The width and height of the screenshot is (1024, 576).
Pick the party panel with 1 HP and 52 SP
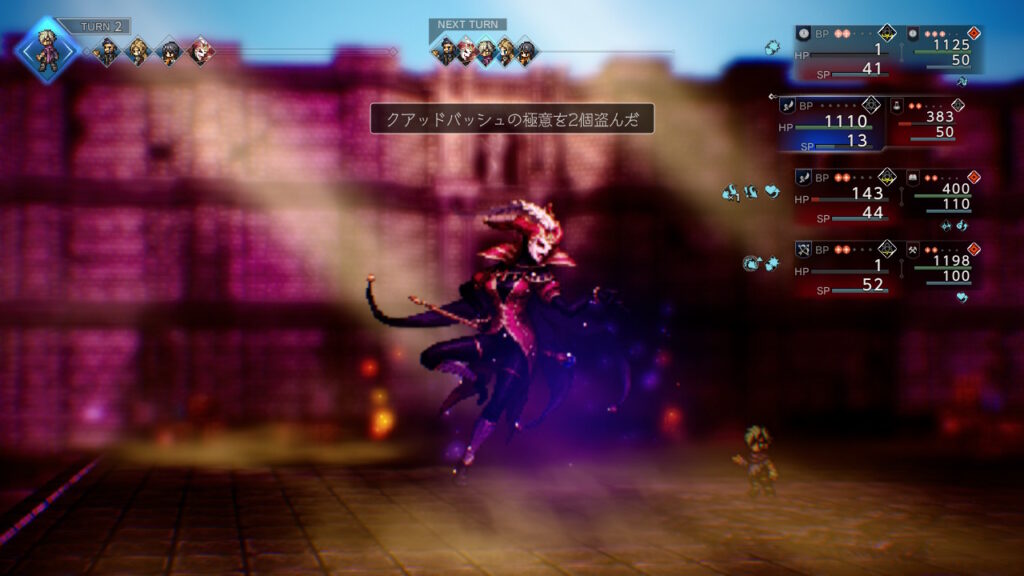click(x=844, y=267)
